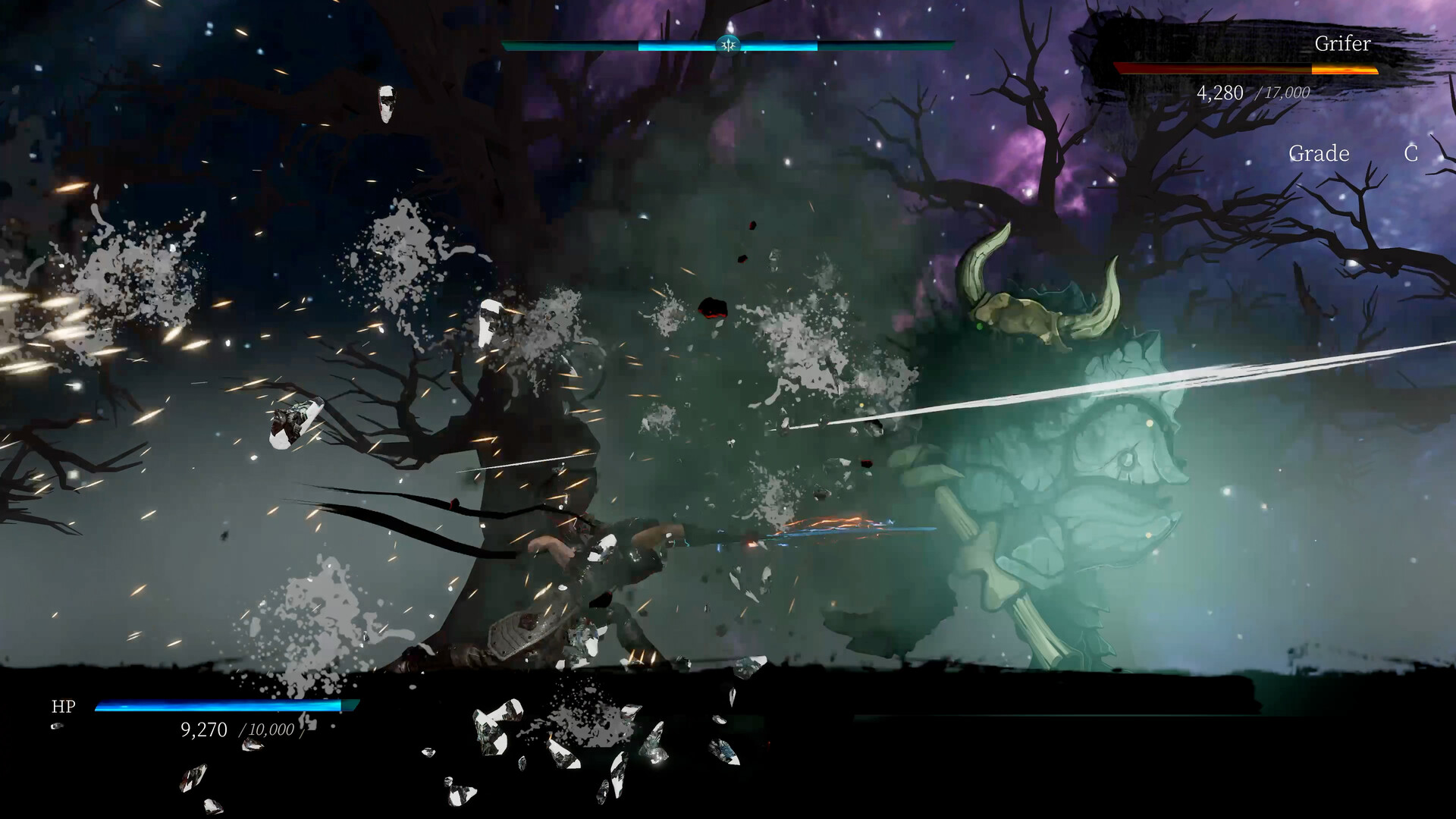
Task: Click the HP label beside the player health bar
Action: tap(64, 707)
